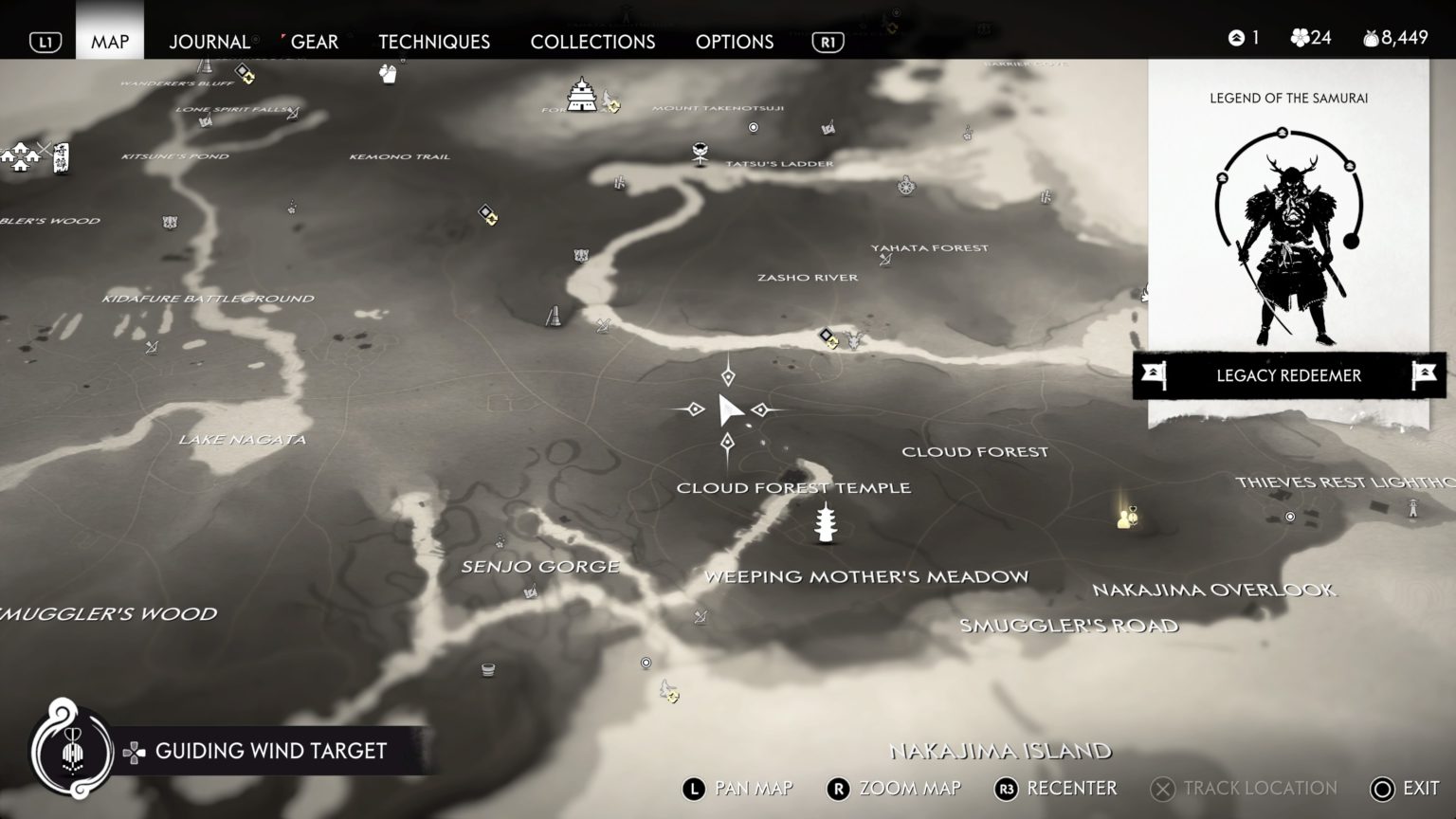Select the sashimono banner icon at Tatsu's Ladder
Screen dimensions: 1456x819
click(x=700, y=153)
